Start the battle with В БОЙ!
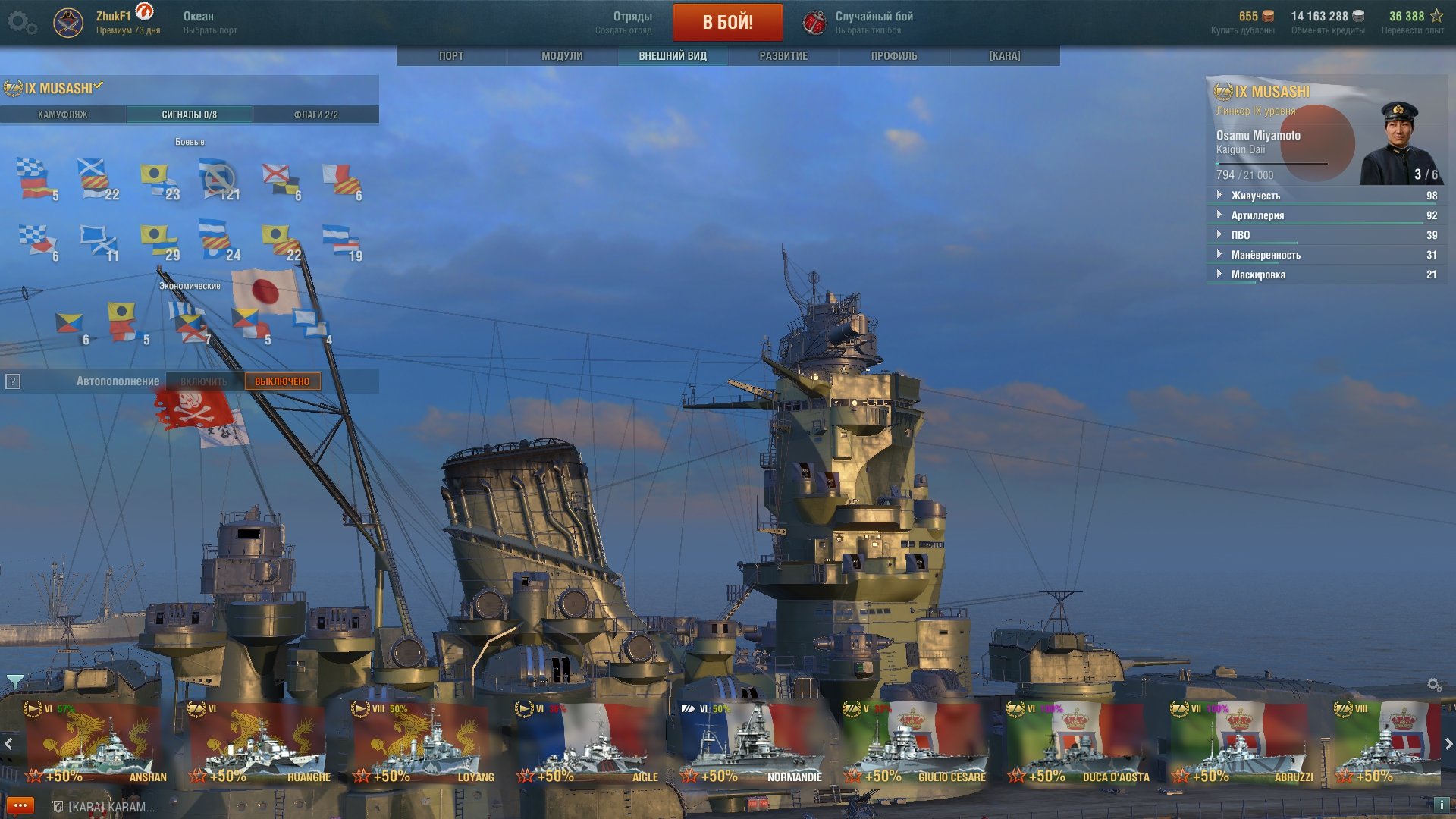The image size is (1456, 819). pos(727,22)
